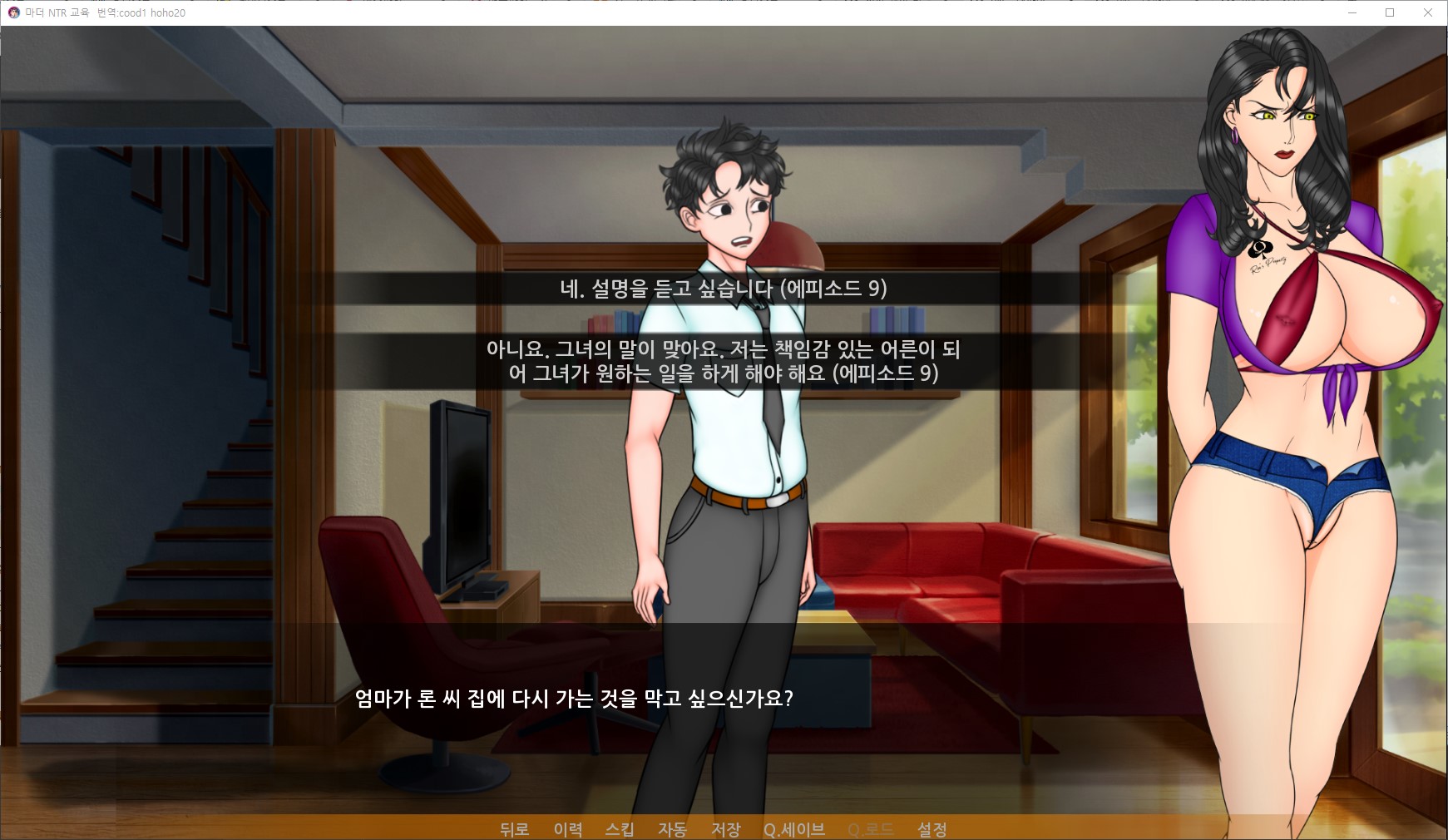
Task: Close the game window
Action: coord(1428,12)
